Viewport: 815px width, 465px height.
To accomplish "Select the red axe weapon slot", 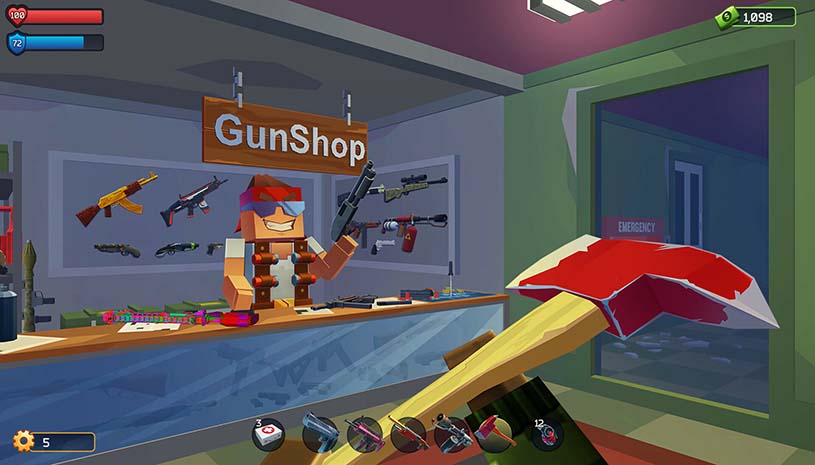I will click(x=495, y=435).
